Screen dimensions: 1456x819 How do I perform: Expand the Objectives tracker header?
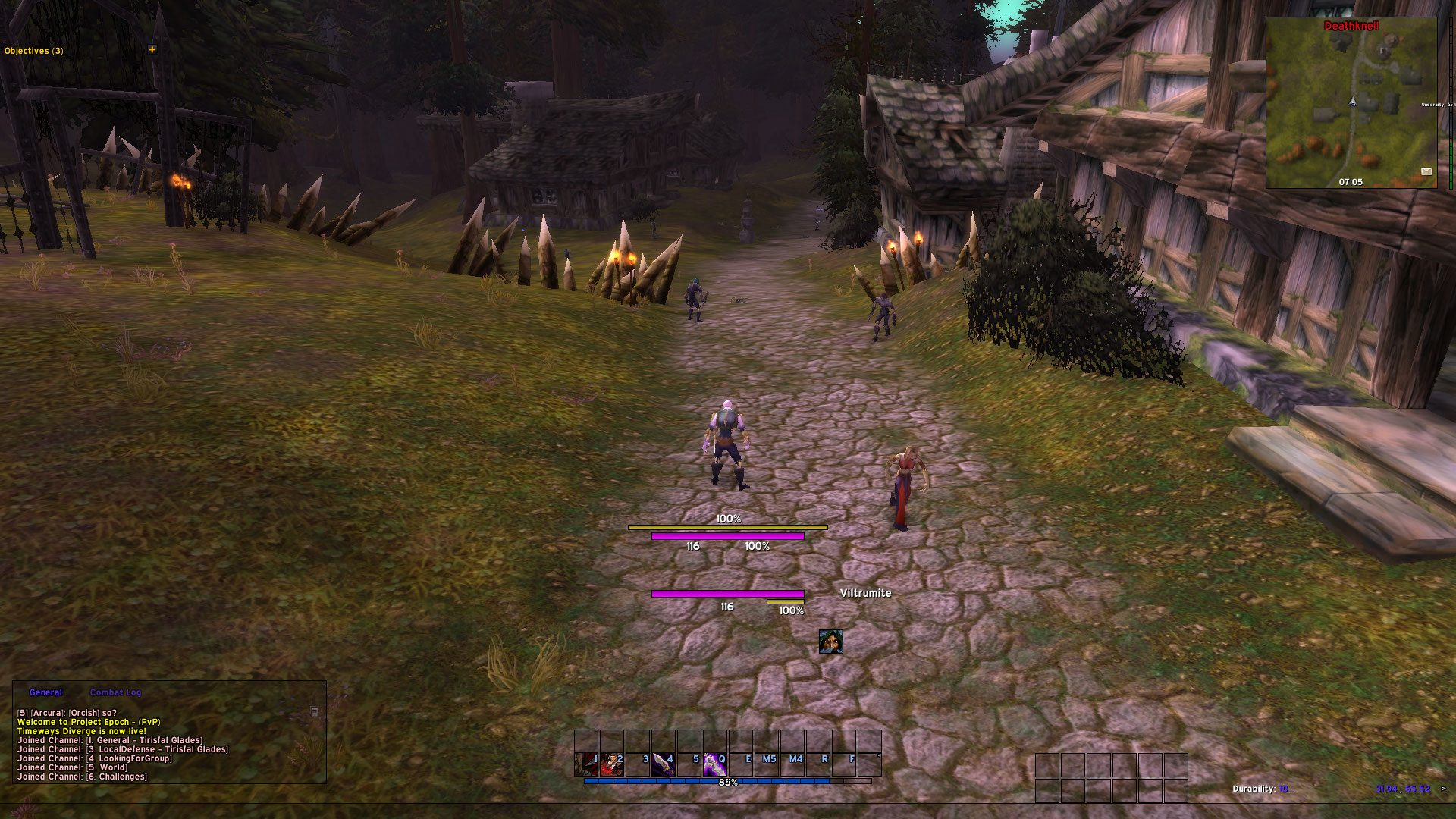click(x=34, y=51)
